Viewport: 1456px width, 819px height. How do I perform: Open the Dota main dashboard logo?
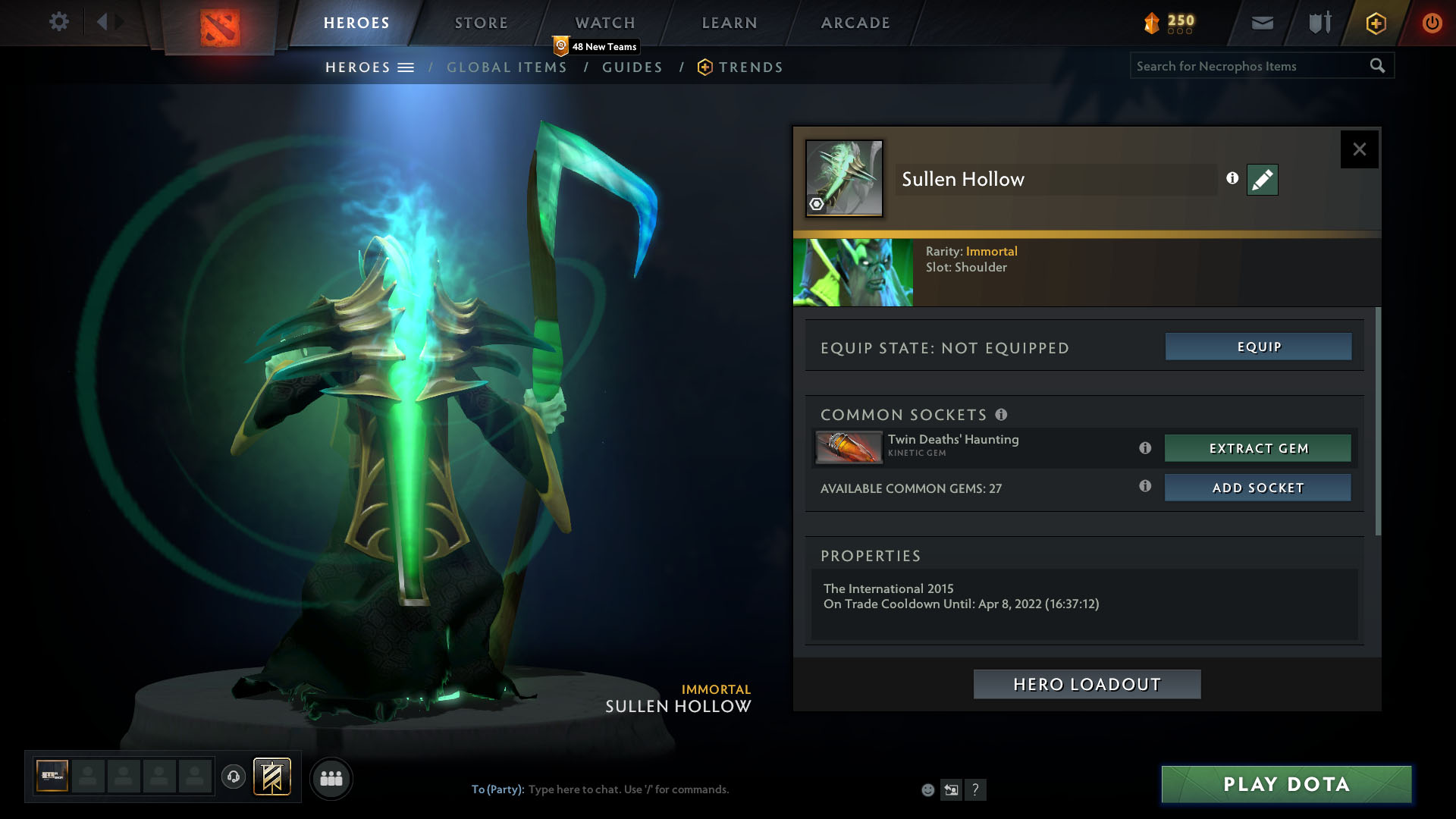tap(220, 27)
